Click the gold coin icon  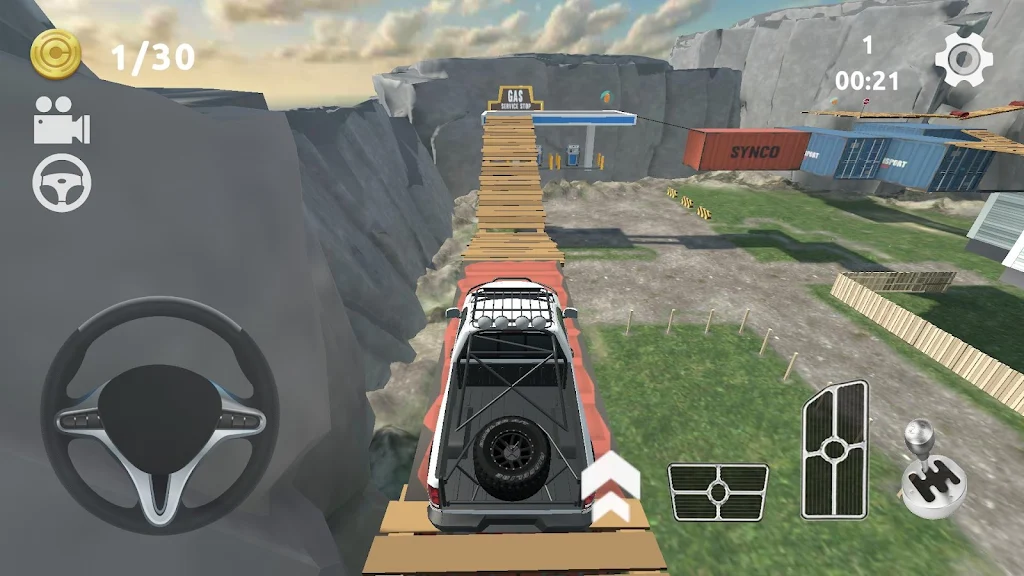tap(56, 54)
